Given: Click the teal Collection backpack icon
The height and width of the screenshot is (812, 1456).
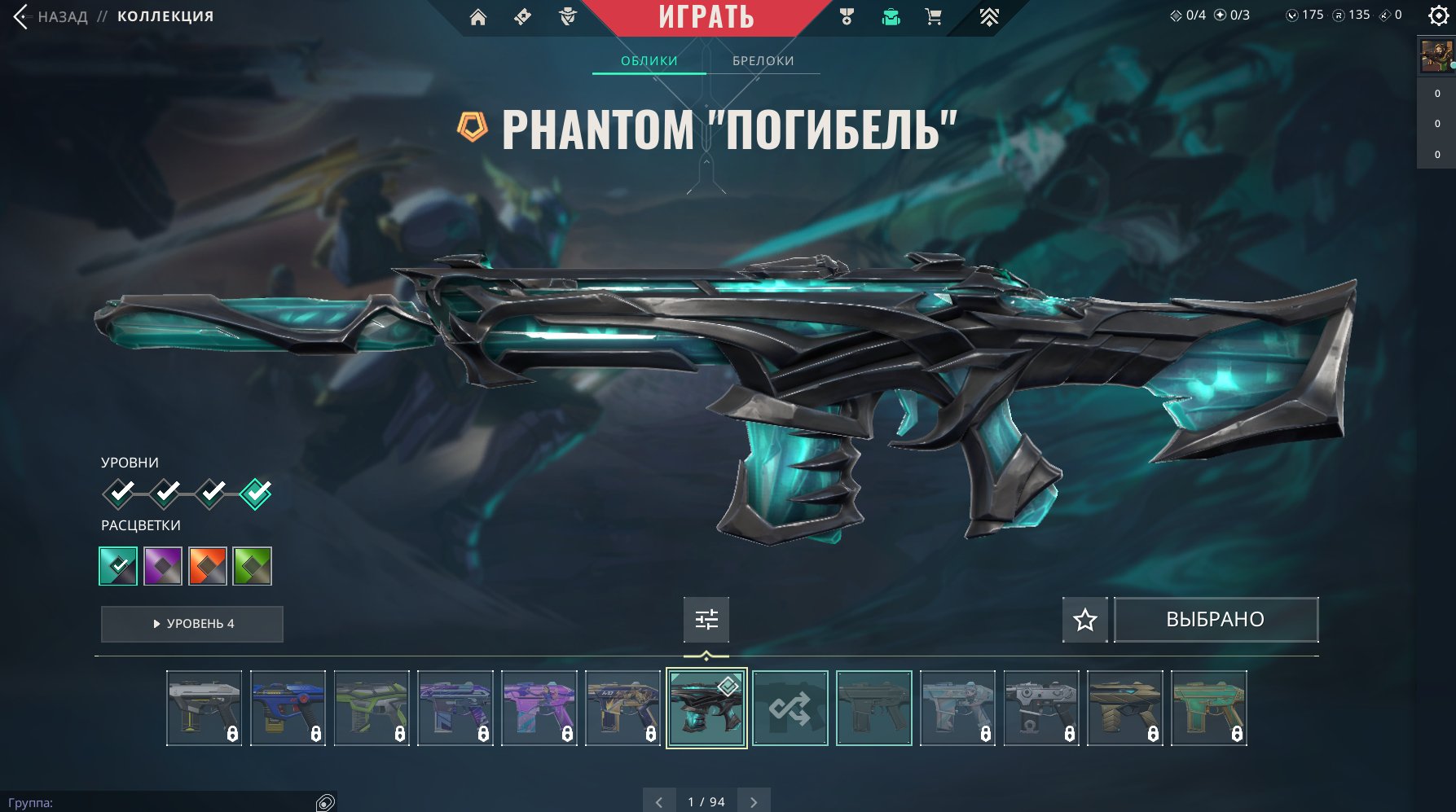Looking at the screenshot, I should point(891,16).
